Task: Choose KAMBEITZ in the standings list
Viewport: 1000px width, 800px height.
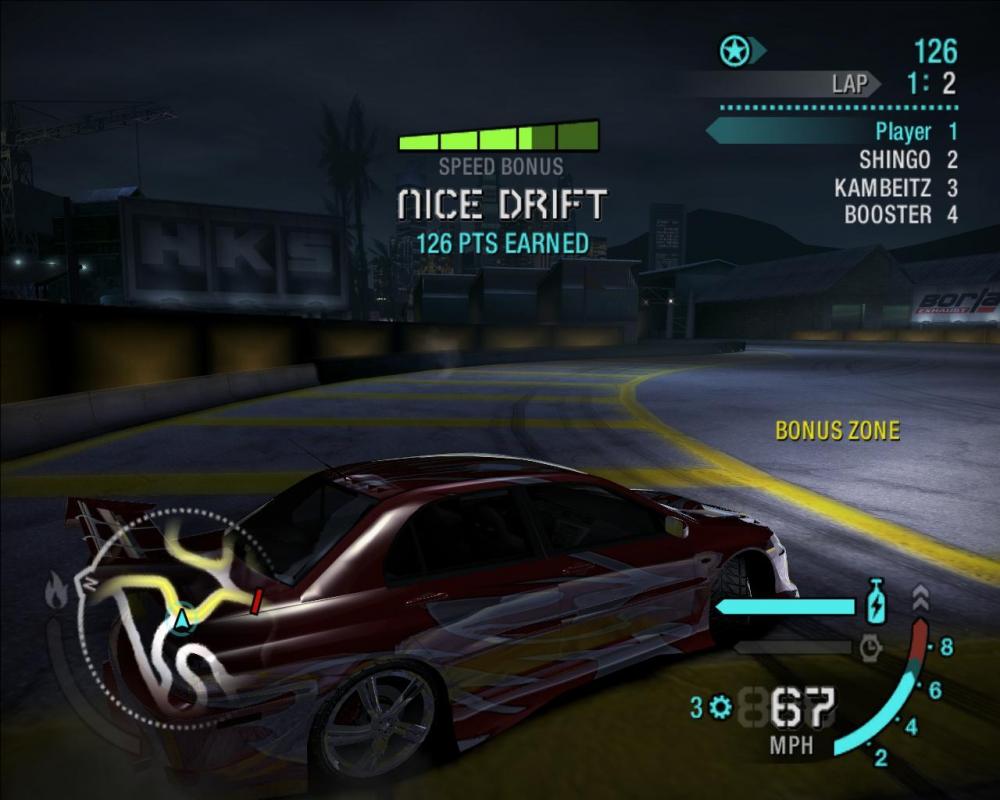Action: click(895, 187)
